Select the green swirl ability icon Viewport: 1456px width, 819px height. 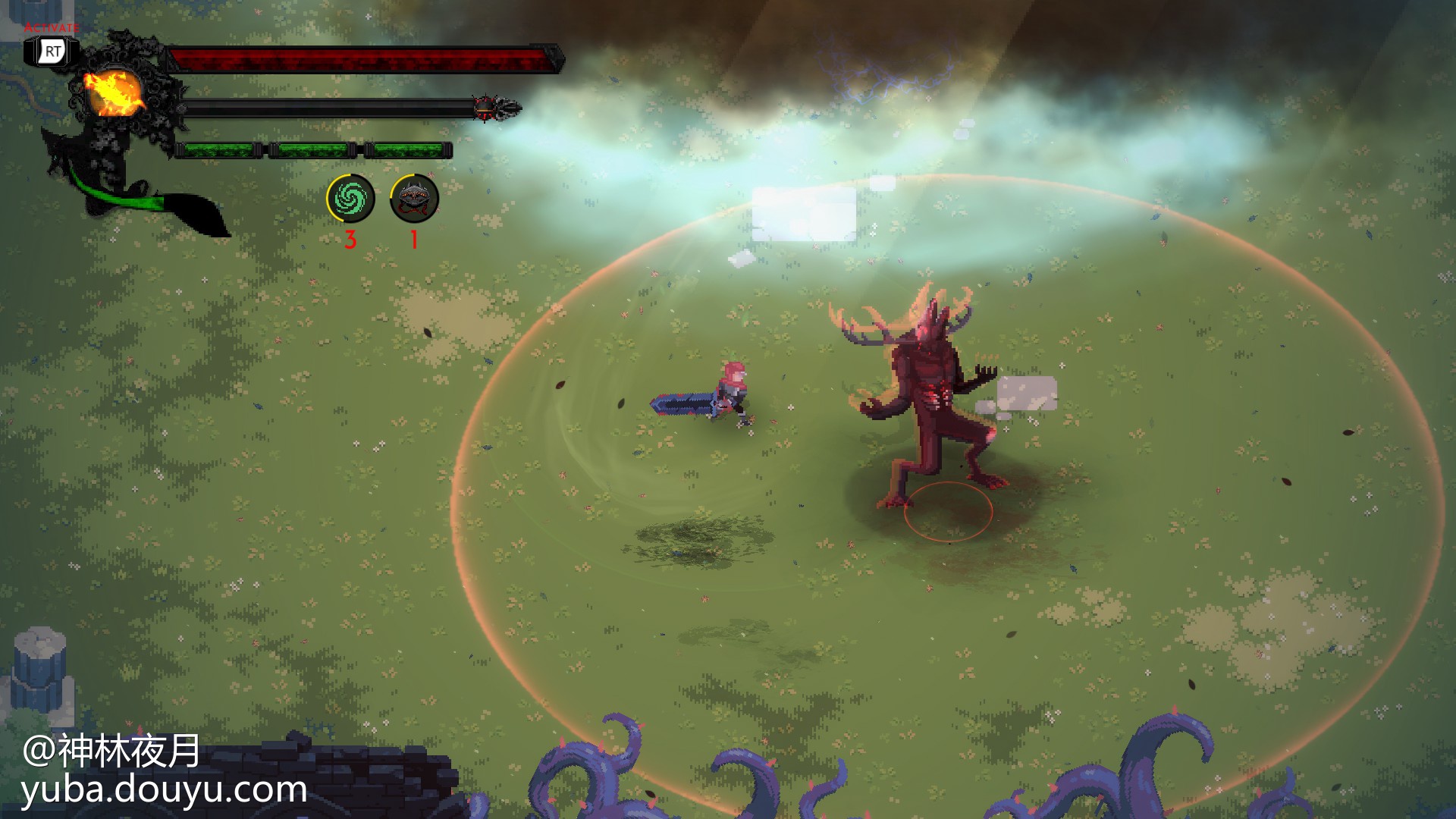click(350, 199)
